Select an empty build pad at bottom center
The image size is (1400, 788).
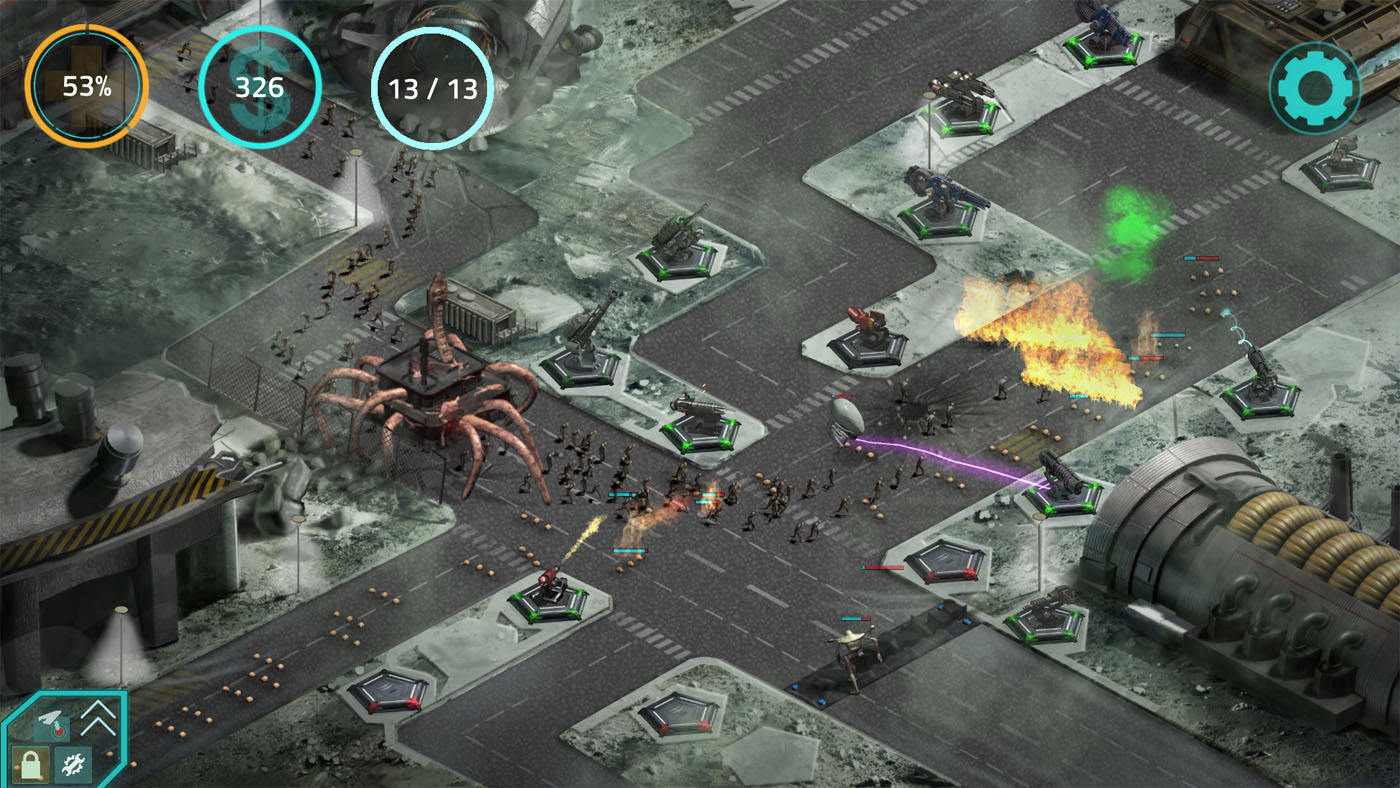click(680, 712)
